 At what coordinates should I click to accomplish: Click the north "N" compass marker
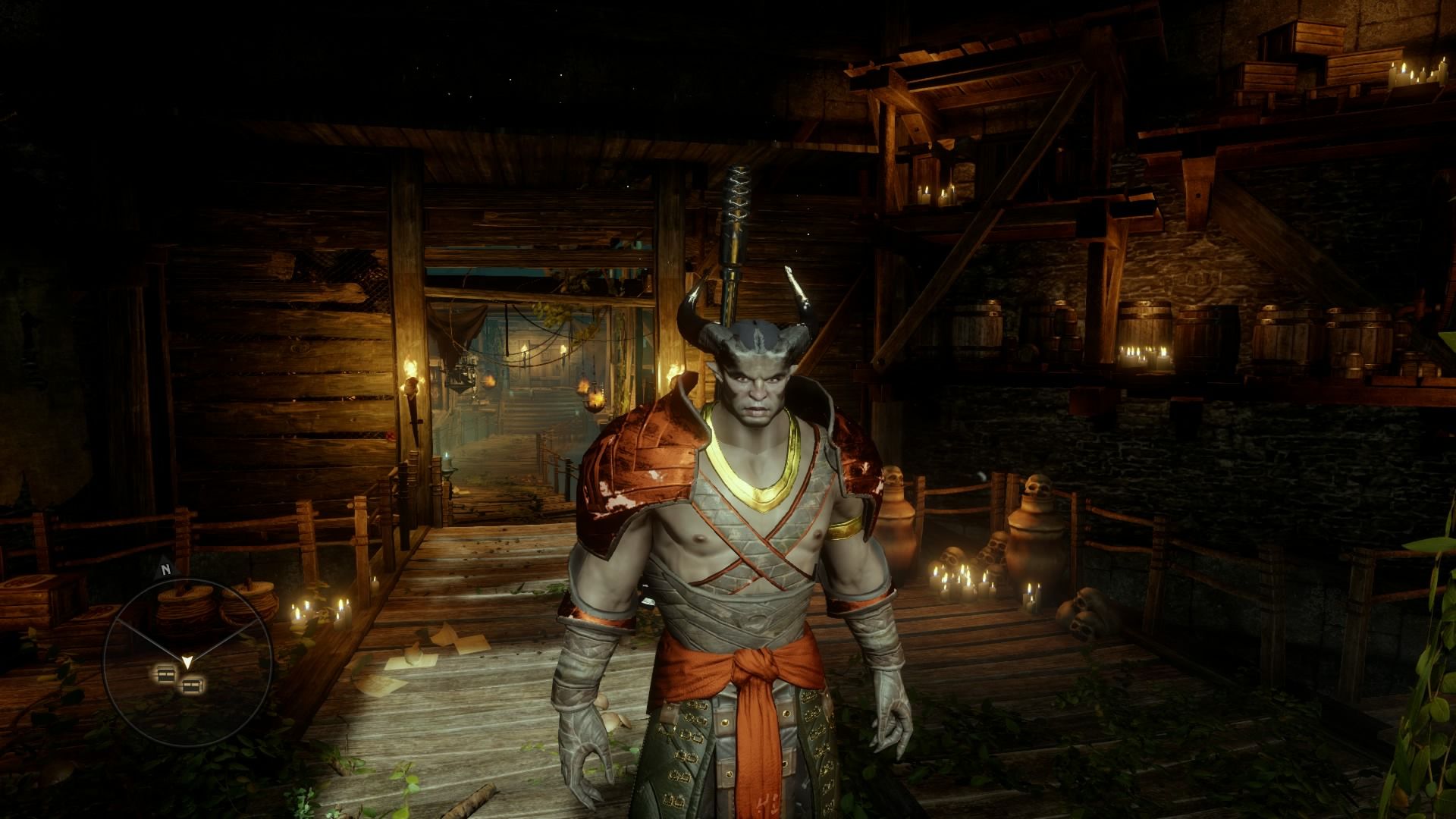tap(164, 568)
